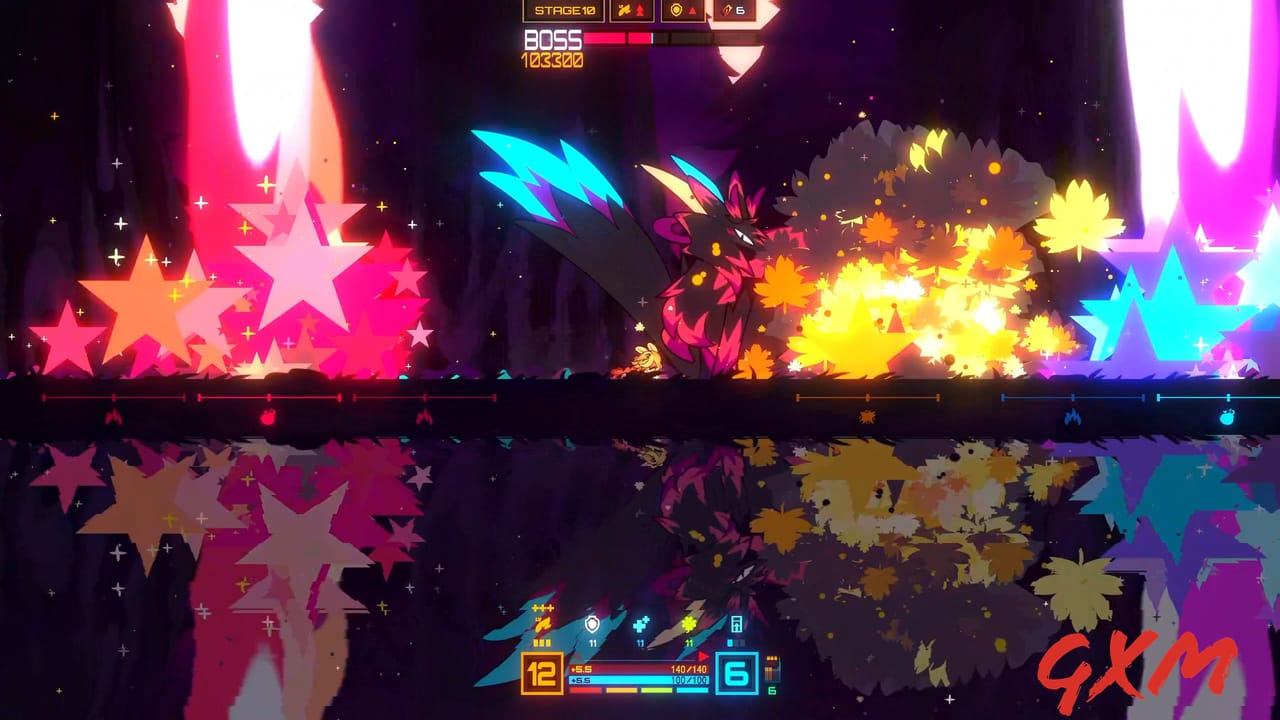Click the blue heart marker at the track's right end
This screenshot has height=720, width=1280.
(1230, 417)
